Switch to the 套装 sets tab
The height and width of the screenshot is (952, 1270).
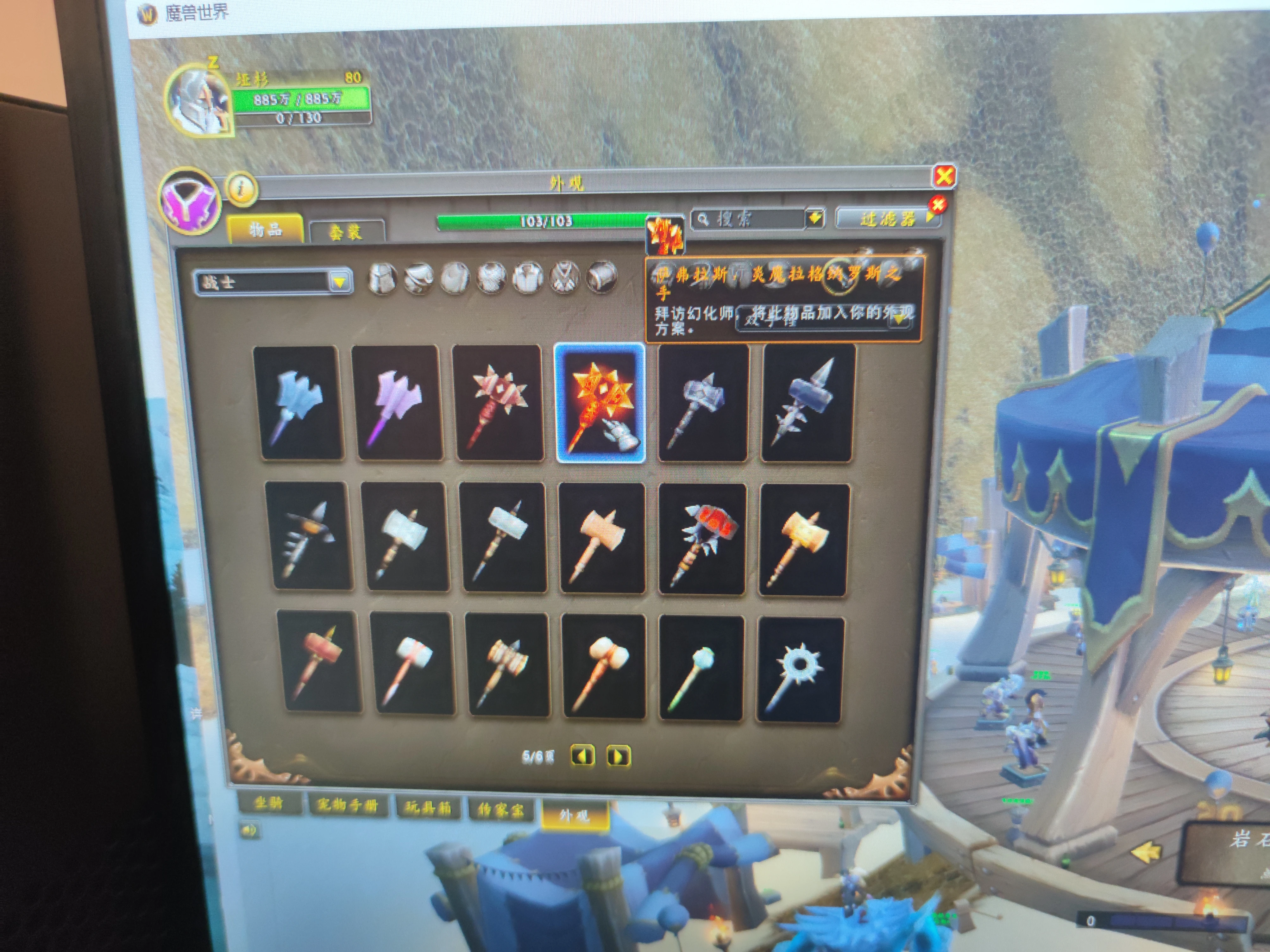click(x=346, y=231)
